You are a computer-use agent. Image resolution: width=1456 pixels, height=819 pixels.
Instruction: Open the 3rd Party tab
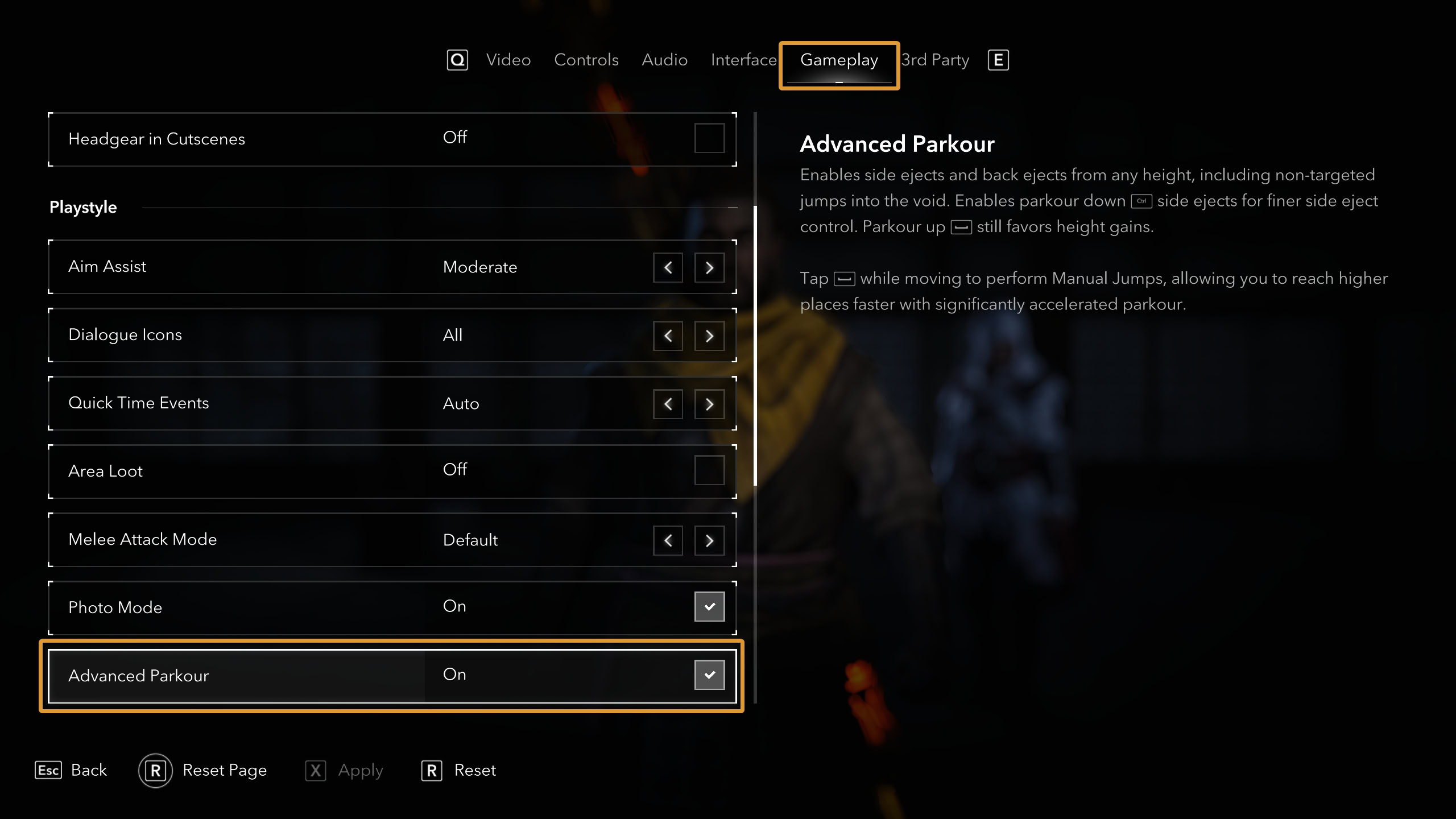coord(936,60)
